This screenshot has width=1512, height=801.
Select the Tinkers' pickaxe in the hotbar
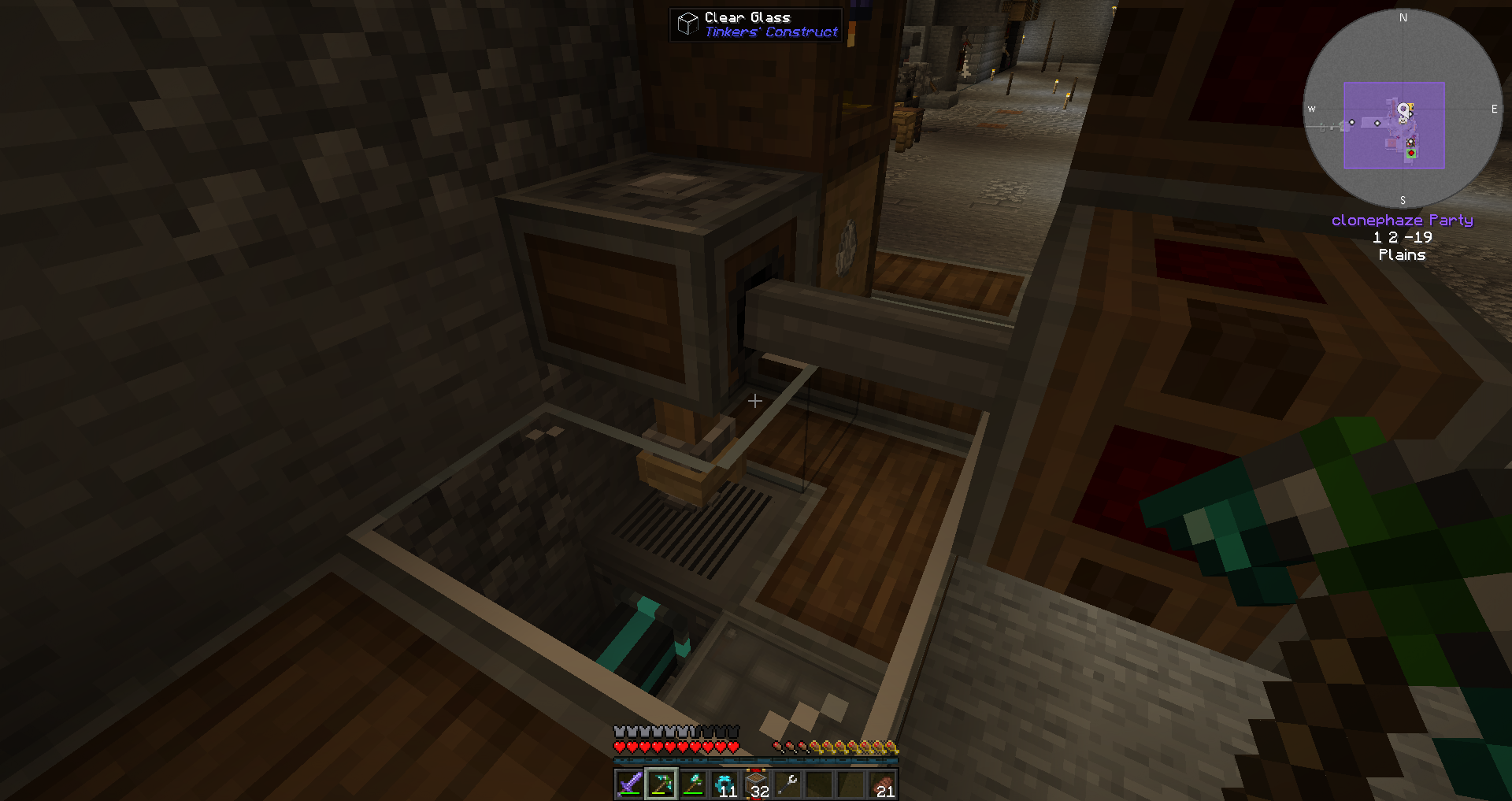click(661, 783)
